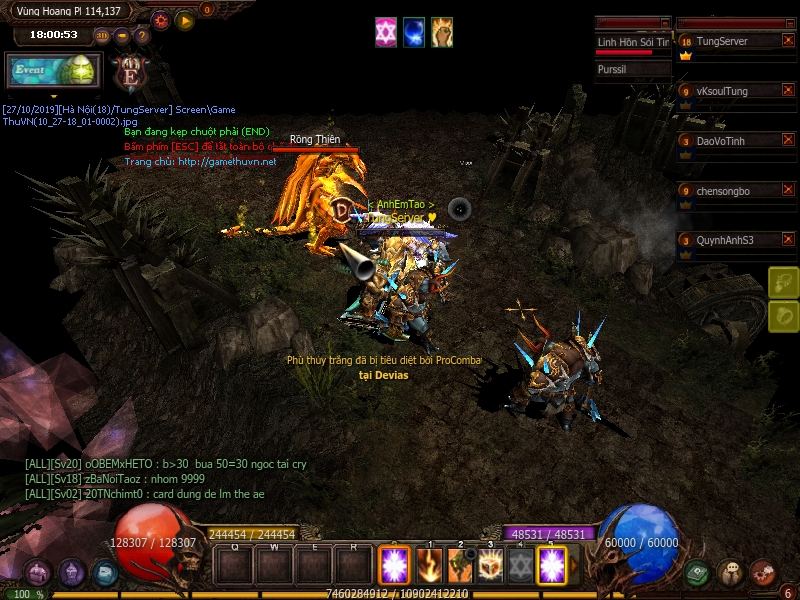Viewport: 800px width, 600px height.
Task: Toggle the 3D view button
Action: click(x=102, y=36)
